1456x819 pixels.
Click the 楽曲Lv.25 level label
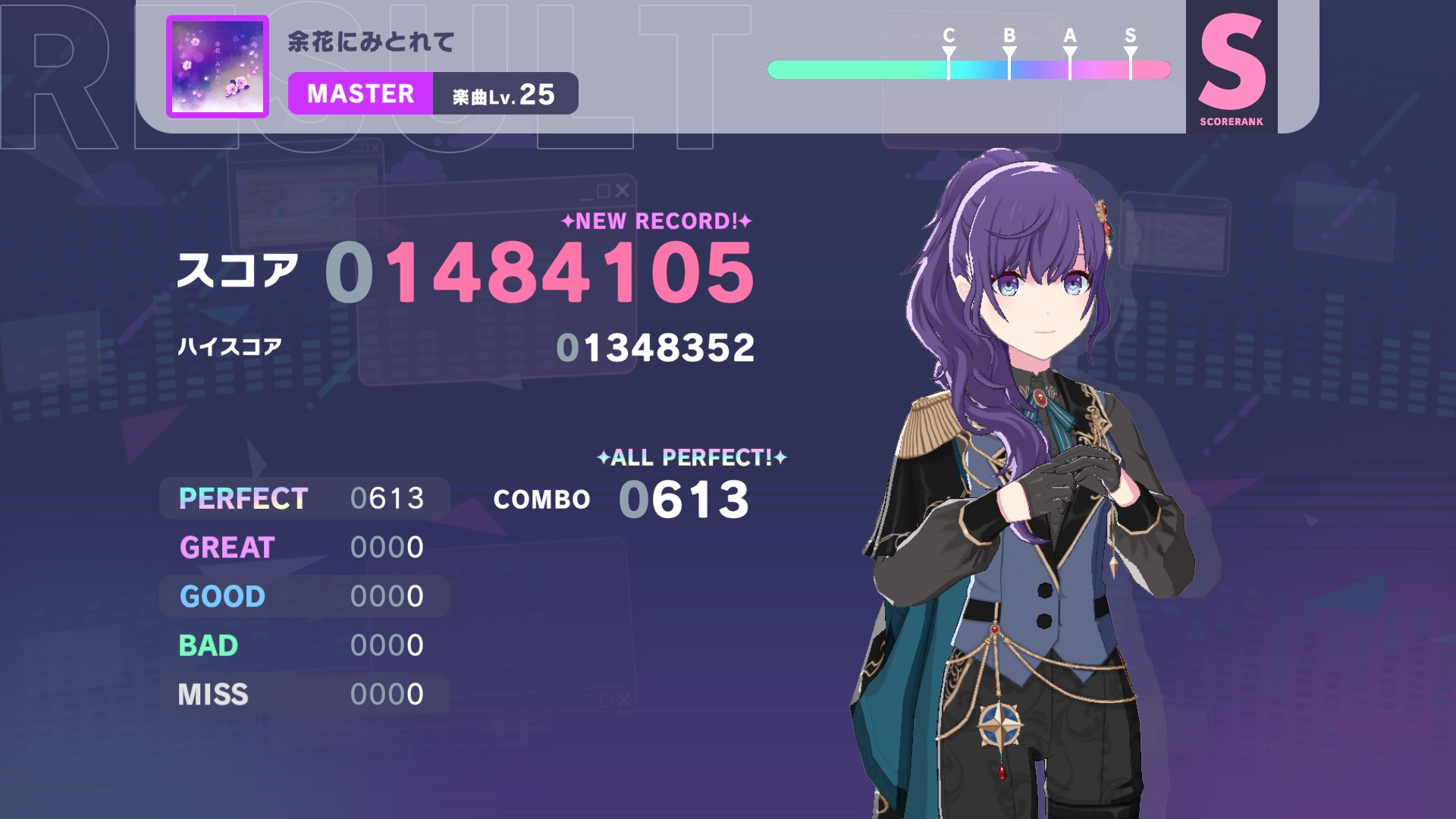[x=504, y=93]
